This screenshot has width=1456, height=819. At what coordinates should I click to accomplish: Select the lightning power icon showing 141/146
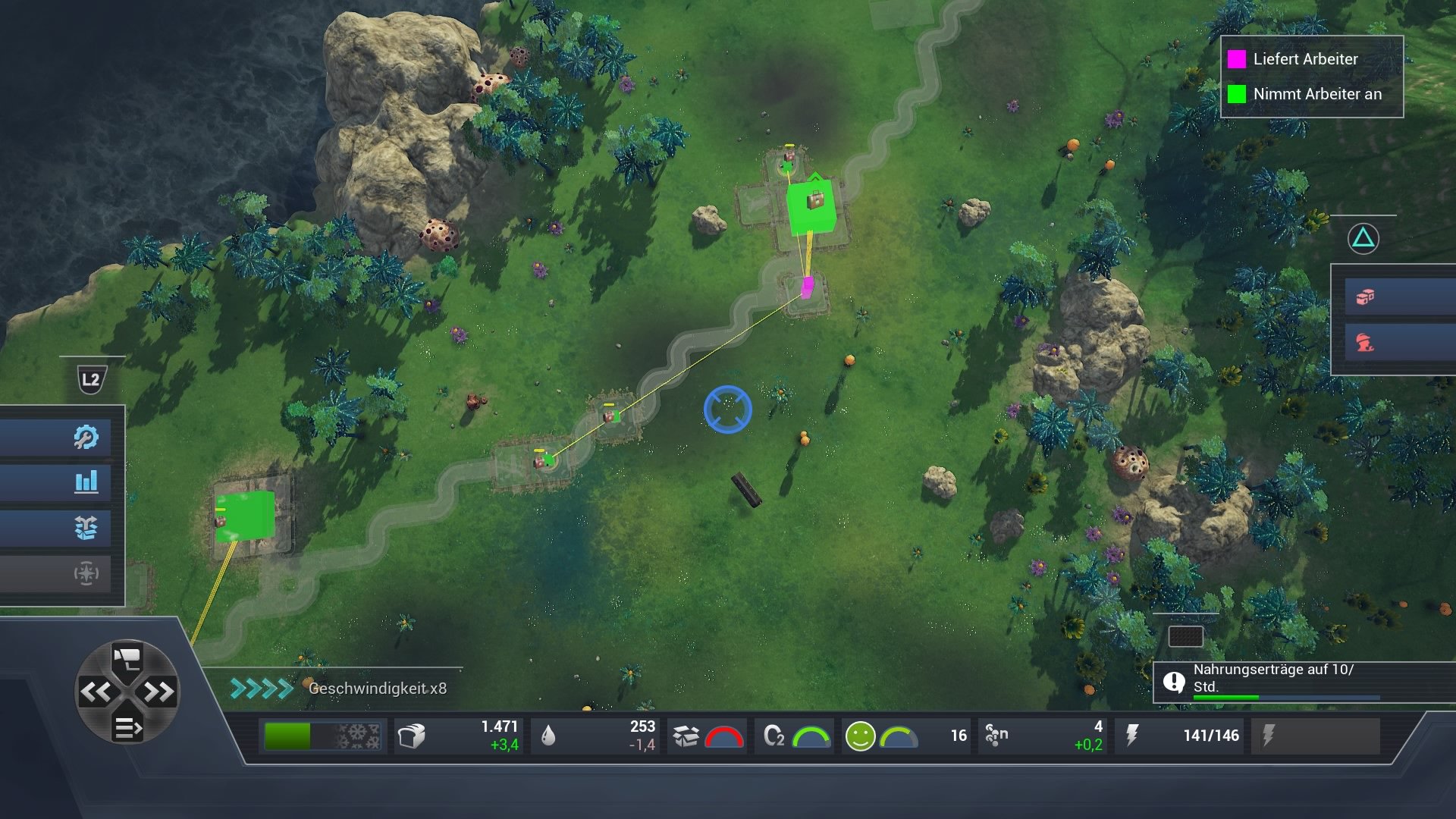pyautogui.click(x=1133, y=735)
